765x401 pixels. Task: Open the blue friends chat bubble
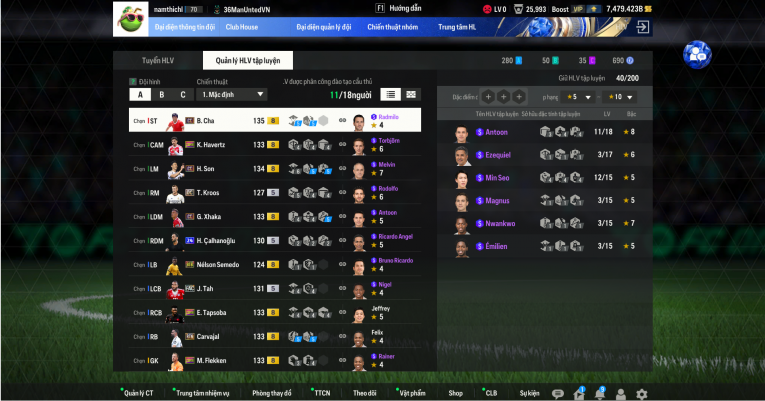(696, 54)
